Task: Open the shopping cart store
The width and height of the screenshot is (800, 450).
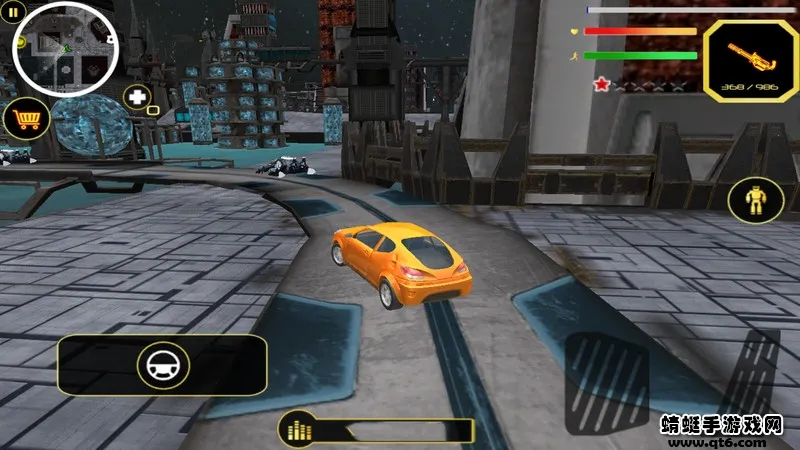Action: (26, 119)
